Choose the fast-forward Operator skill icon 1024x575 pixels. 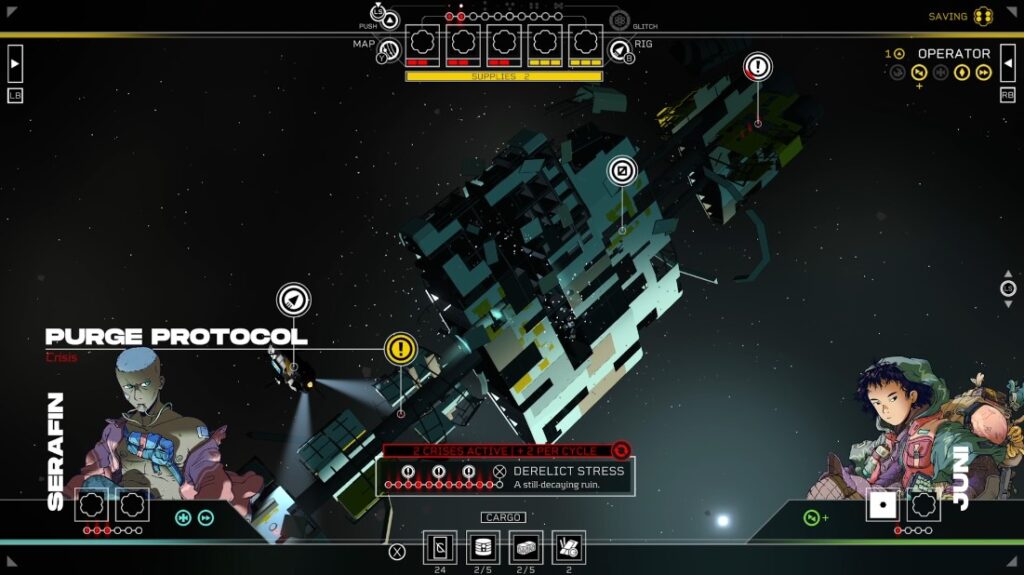[x=984, y=72]
